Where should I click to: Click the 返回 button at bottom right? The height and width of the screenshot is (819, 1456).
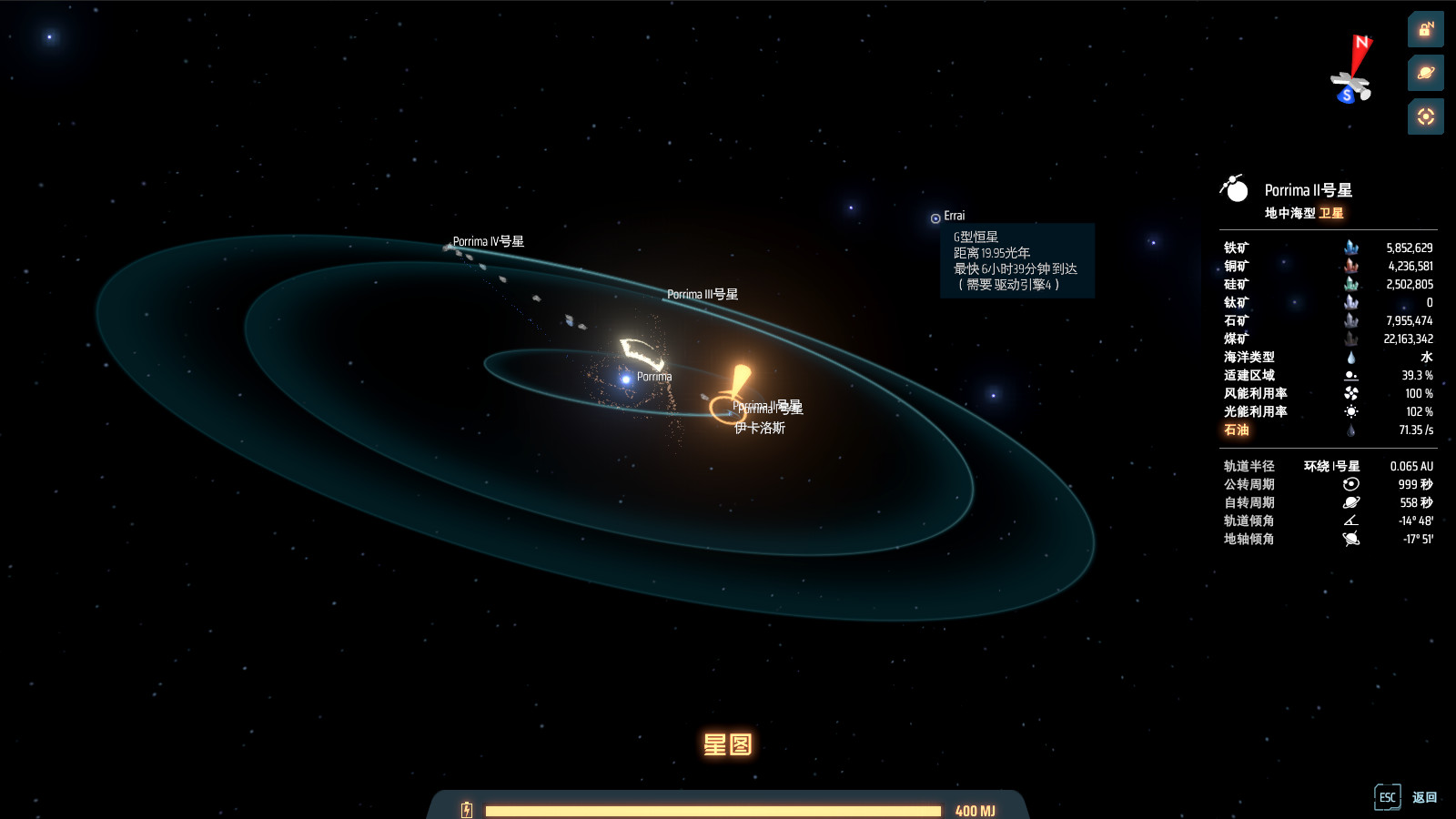point(1425,796)
